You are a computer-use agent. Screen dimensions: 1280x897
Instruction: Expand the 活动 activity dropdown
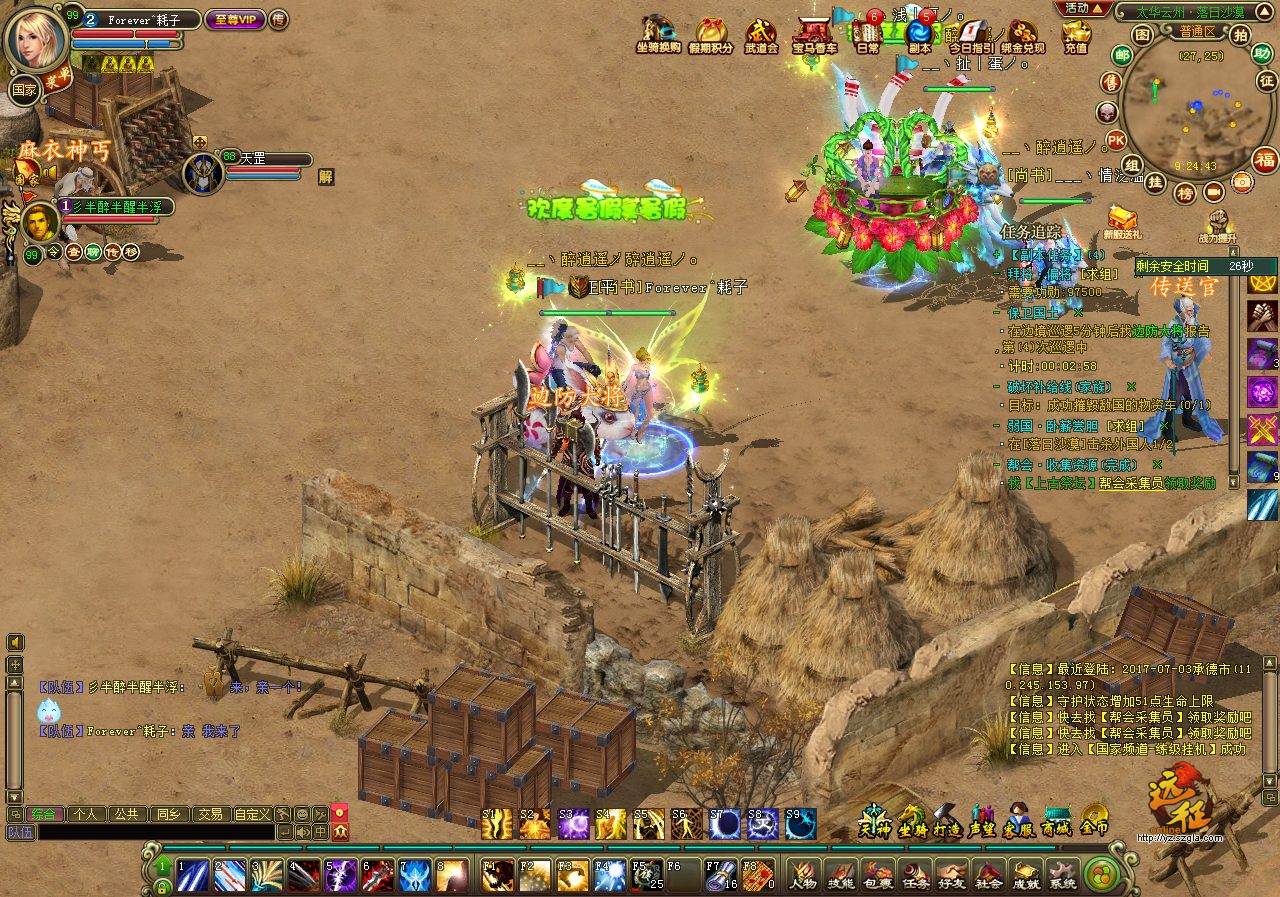tap(1085, 8)
